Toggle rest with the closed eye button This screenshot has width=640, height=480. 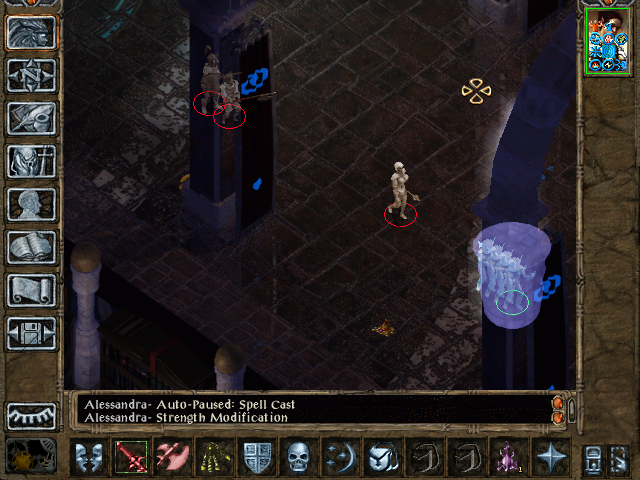(31, 416)
